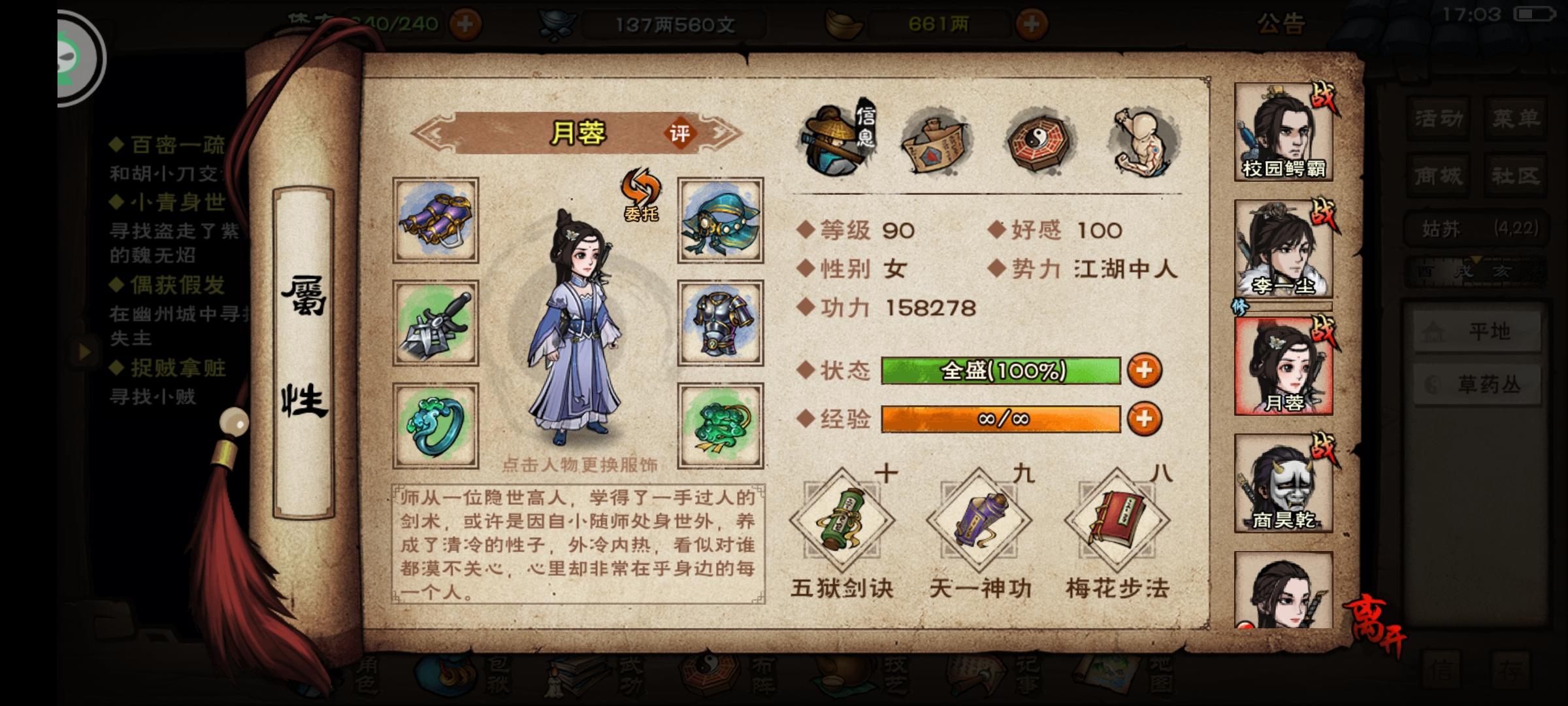Click the 评 rating button beside 月蓉

(x=679, y=134)
